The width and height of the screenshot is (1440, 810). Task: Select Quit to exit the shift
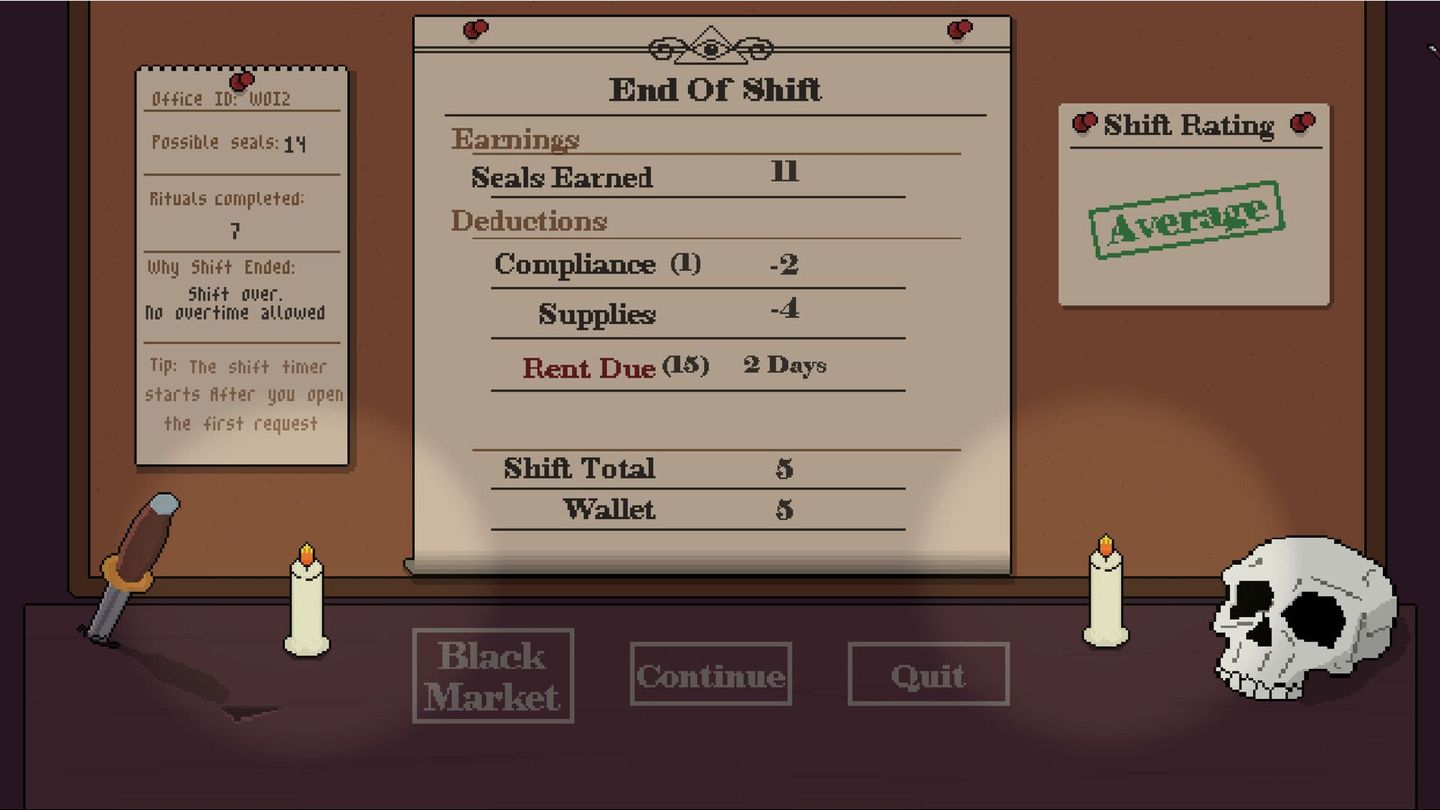(927, 674)
